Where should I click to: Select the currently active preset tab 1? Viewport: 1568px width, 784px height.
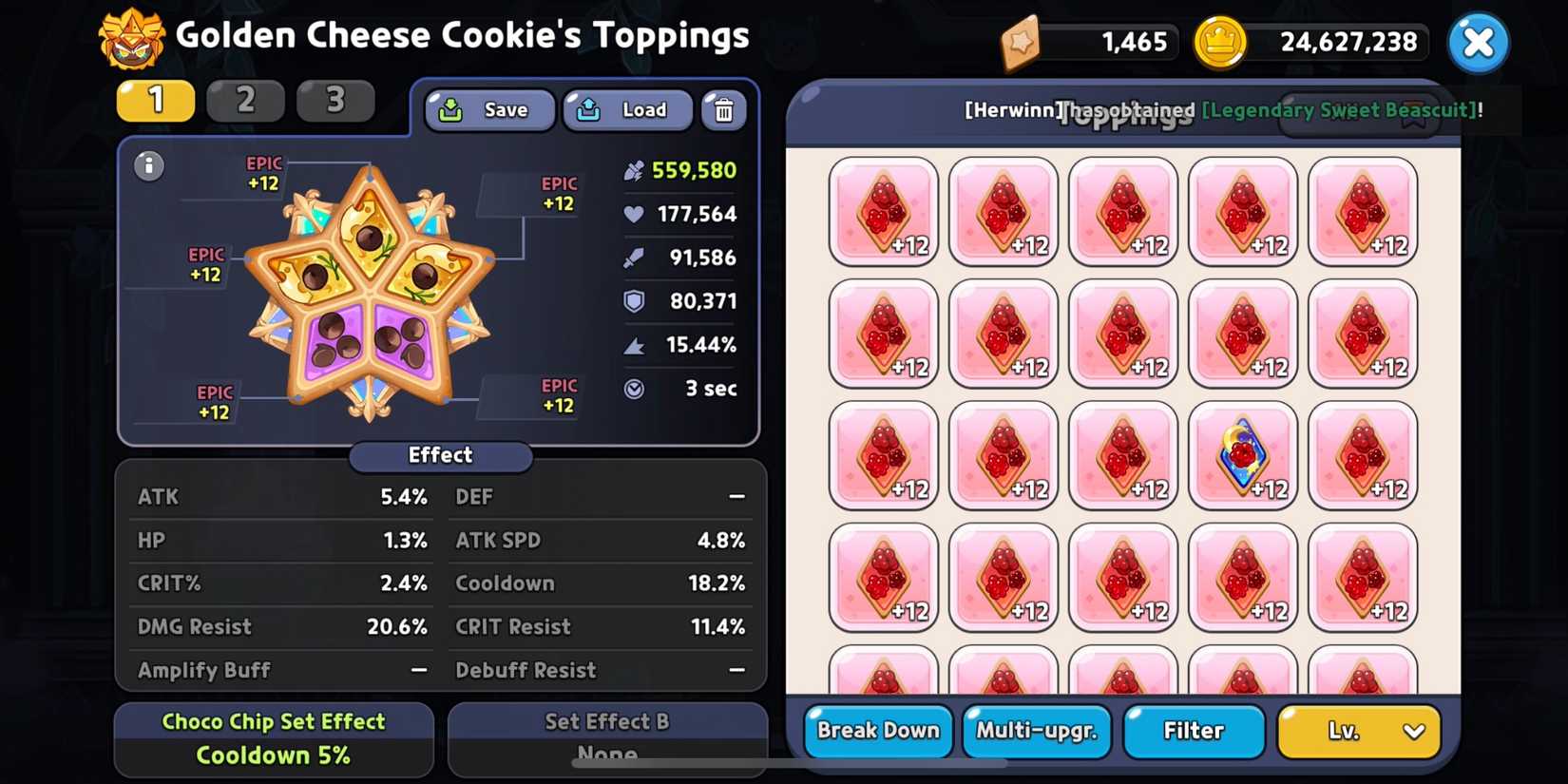[x=155, y=100]
